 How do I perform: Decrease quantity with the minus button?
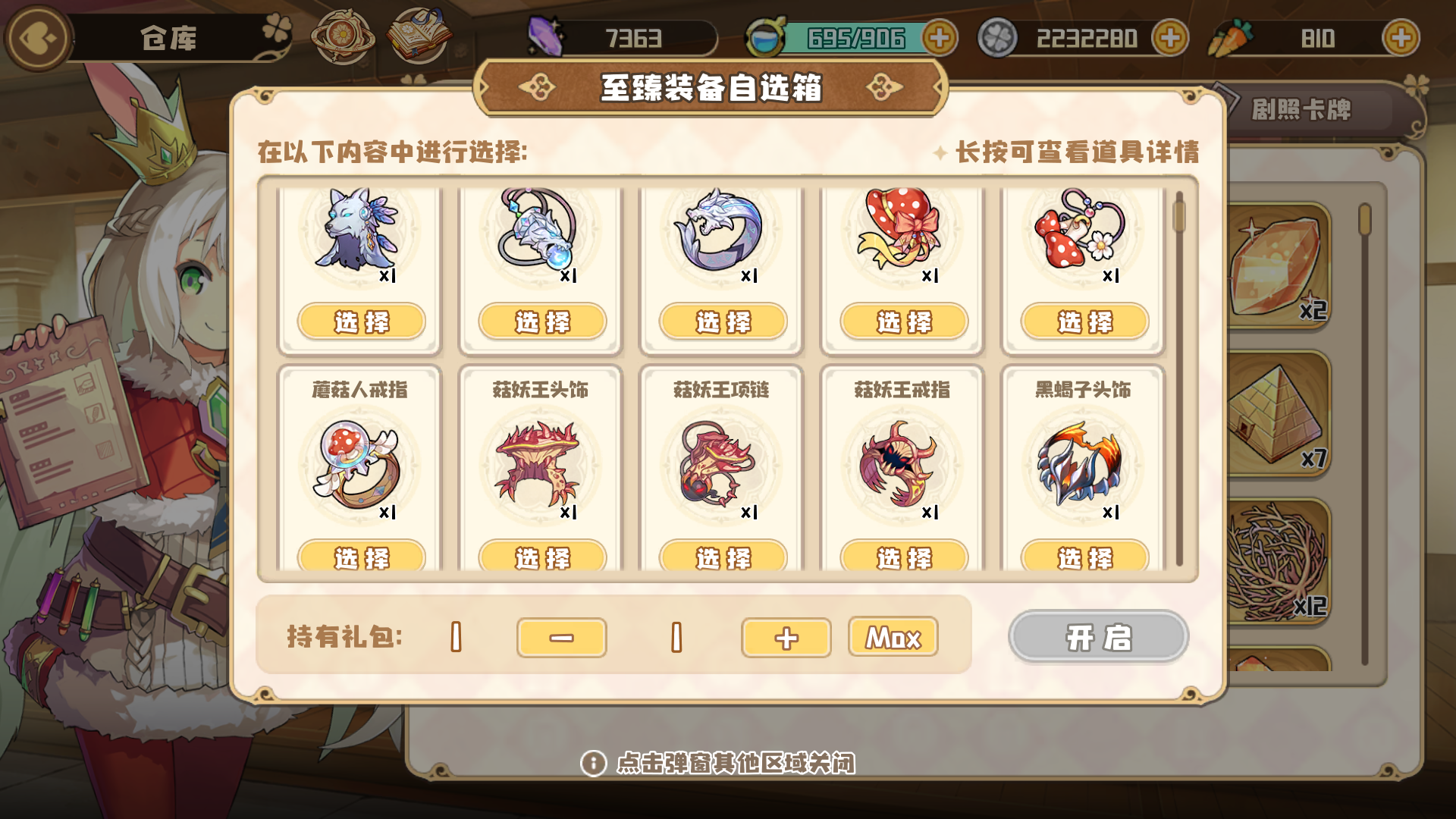pos(561,638)
